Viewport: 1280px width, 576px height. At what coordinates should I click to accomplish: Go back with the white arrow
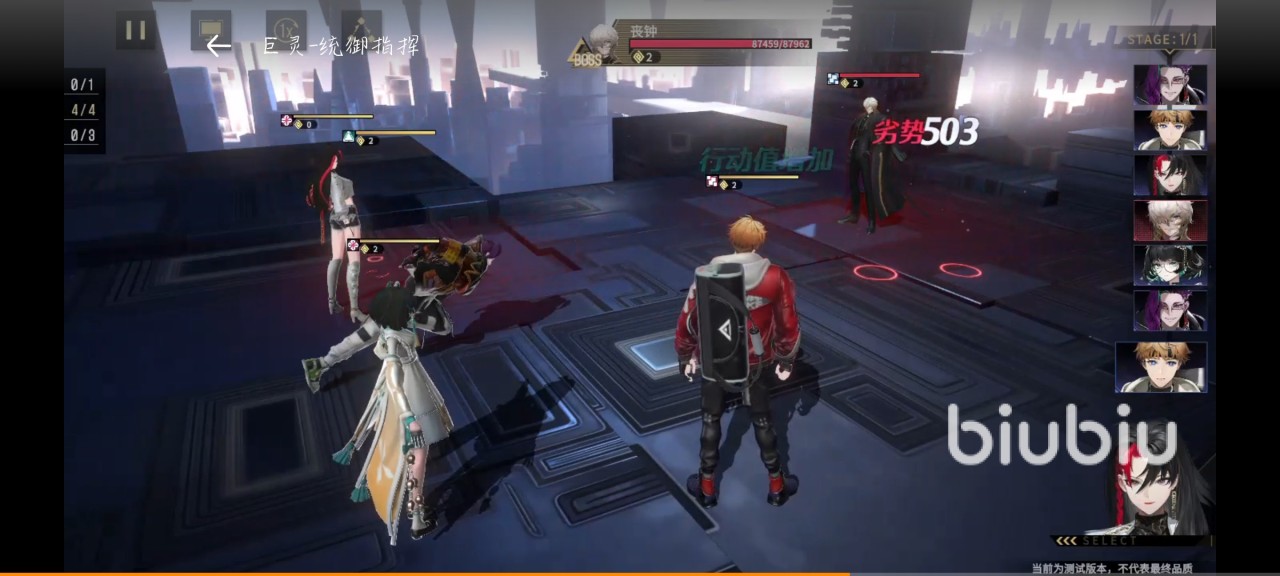[x=218, y=46]
